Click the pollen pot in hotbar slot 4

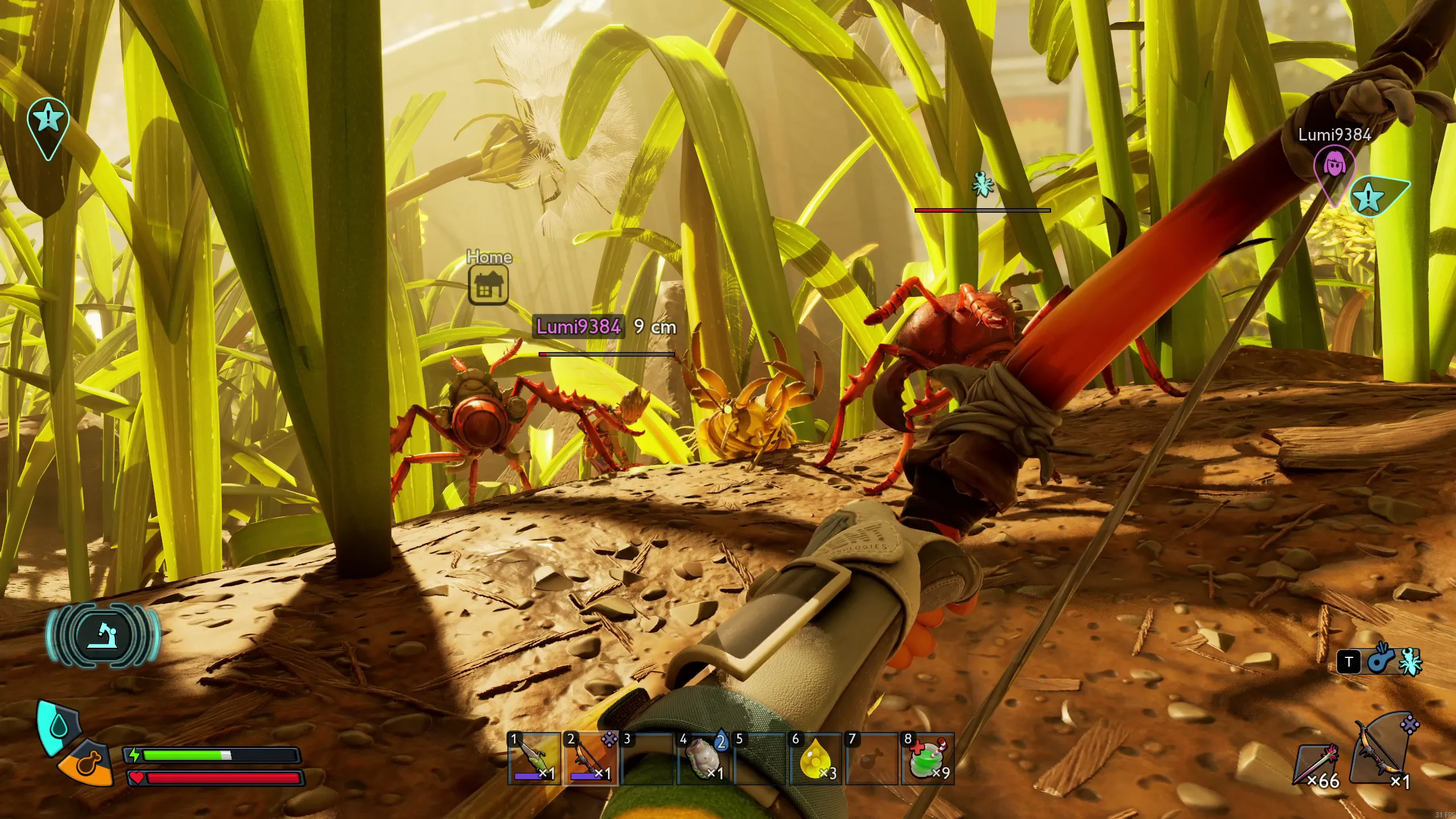coord(704,759)
